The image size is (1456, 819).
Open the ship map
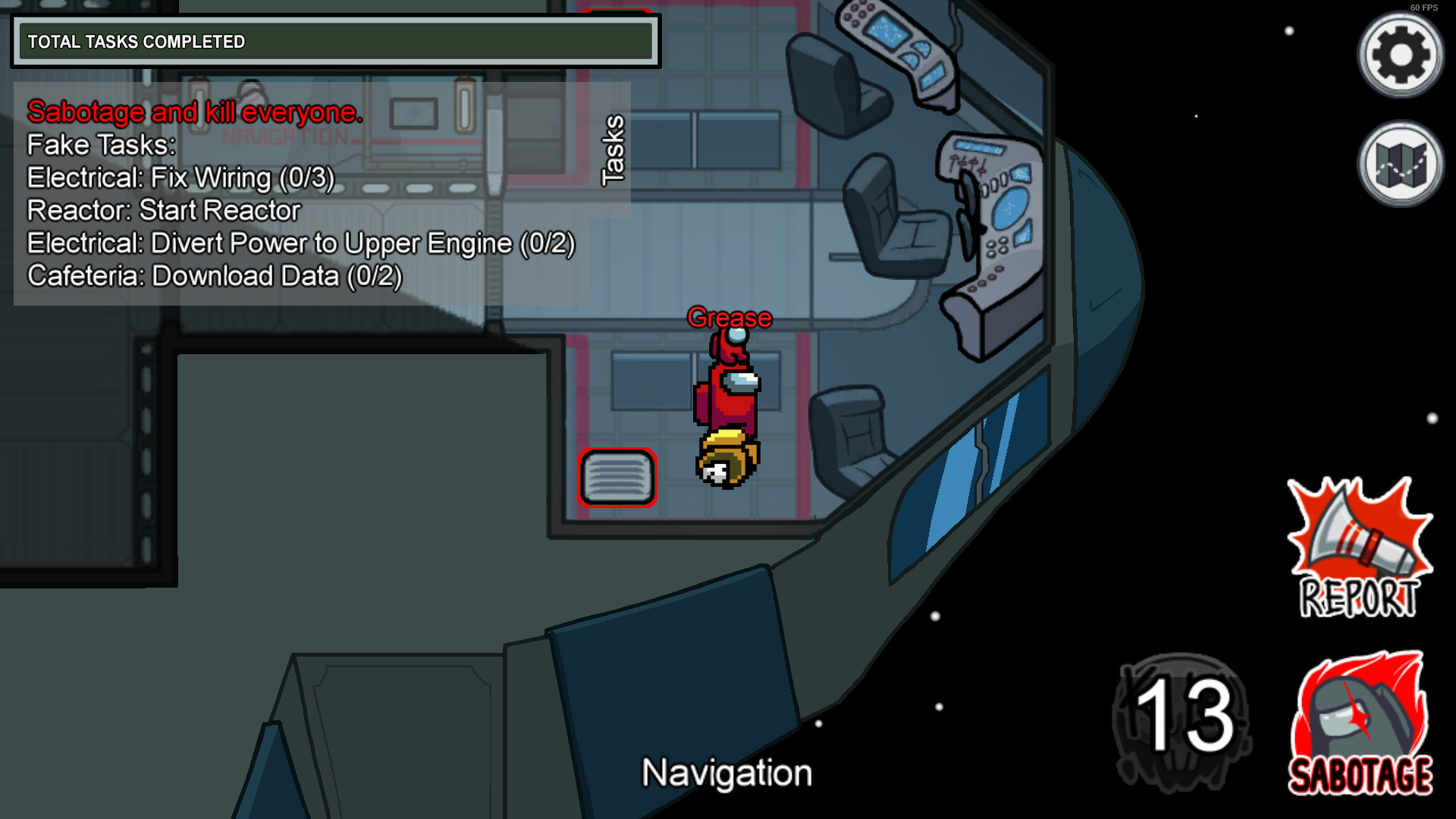click(x=1400, y=164)
